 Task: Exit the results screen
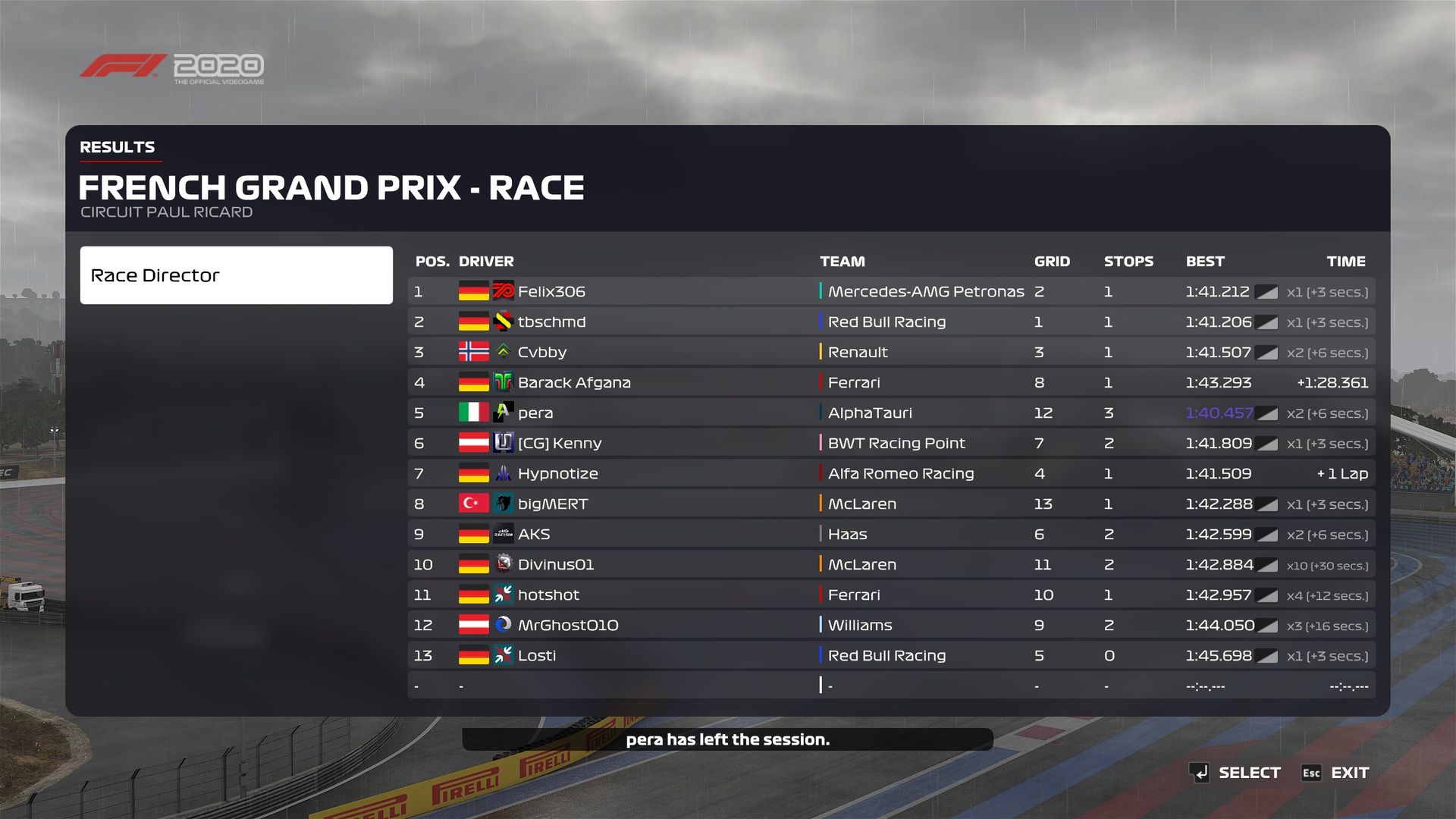pos(1349,773)
